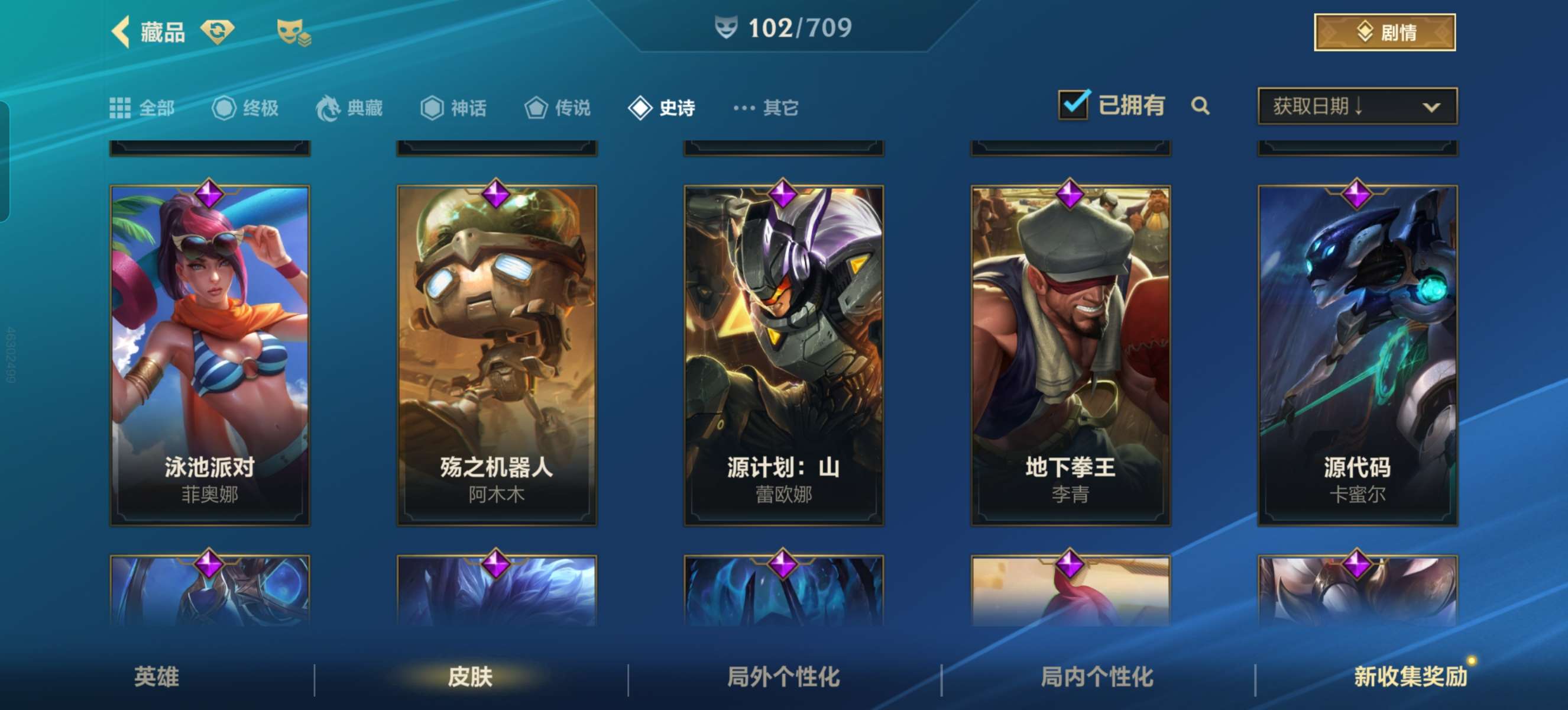
Task: Toggle the 已拥有 owned checkbox
Action: click(1074, 105)
